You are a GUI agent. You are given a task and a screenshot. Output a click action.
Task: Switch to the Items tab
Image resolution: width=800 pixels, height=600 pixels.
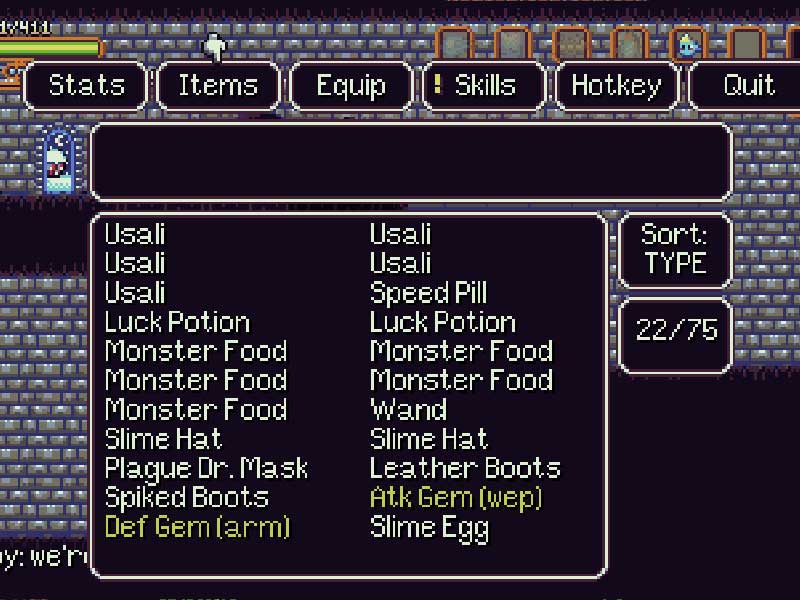[218, 85]
